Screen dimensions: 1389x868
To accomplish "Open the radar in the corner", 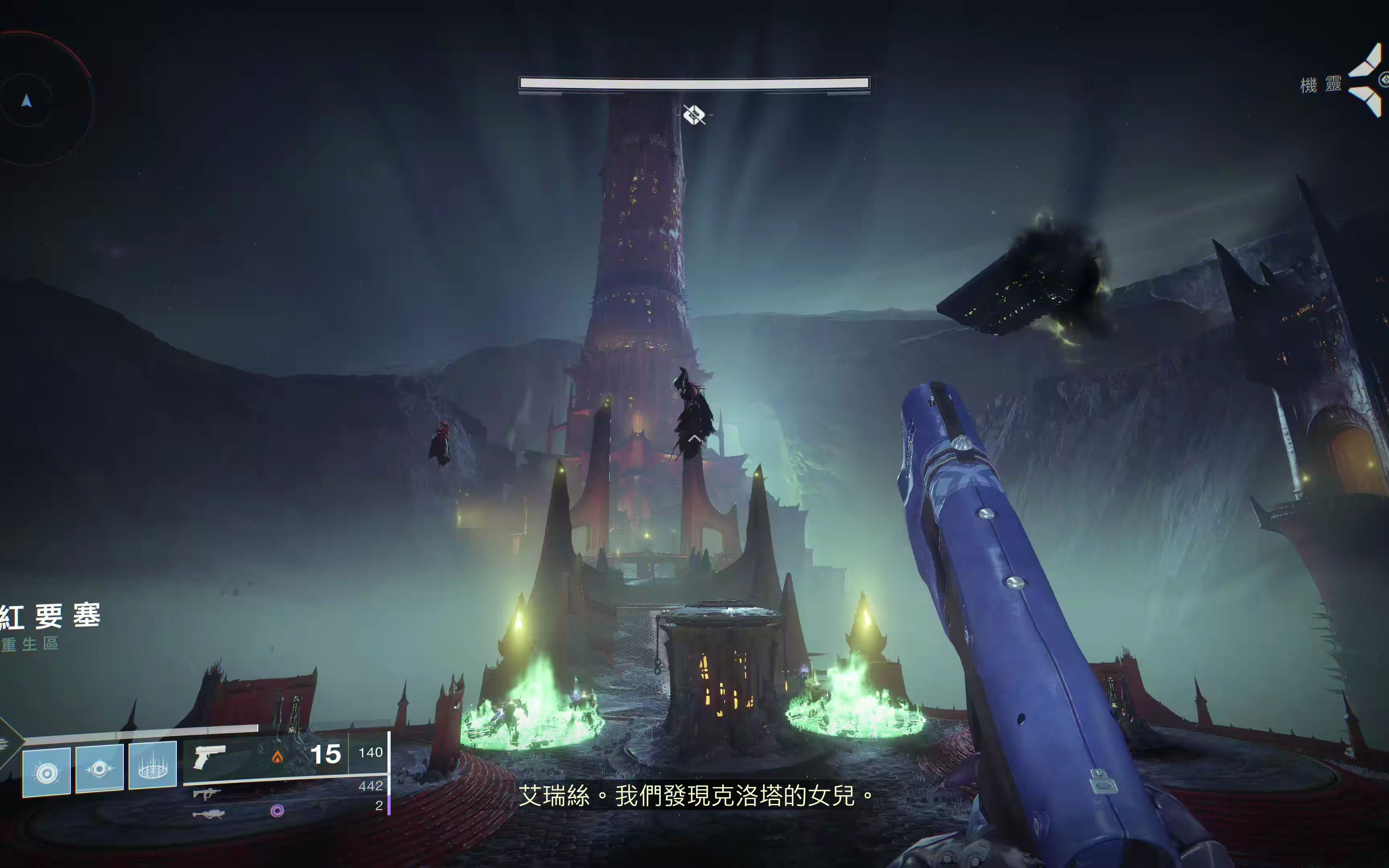I will tap(35, 100).
